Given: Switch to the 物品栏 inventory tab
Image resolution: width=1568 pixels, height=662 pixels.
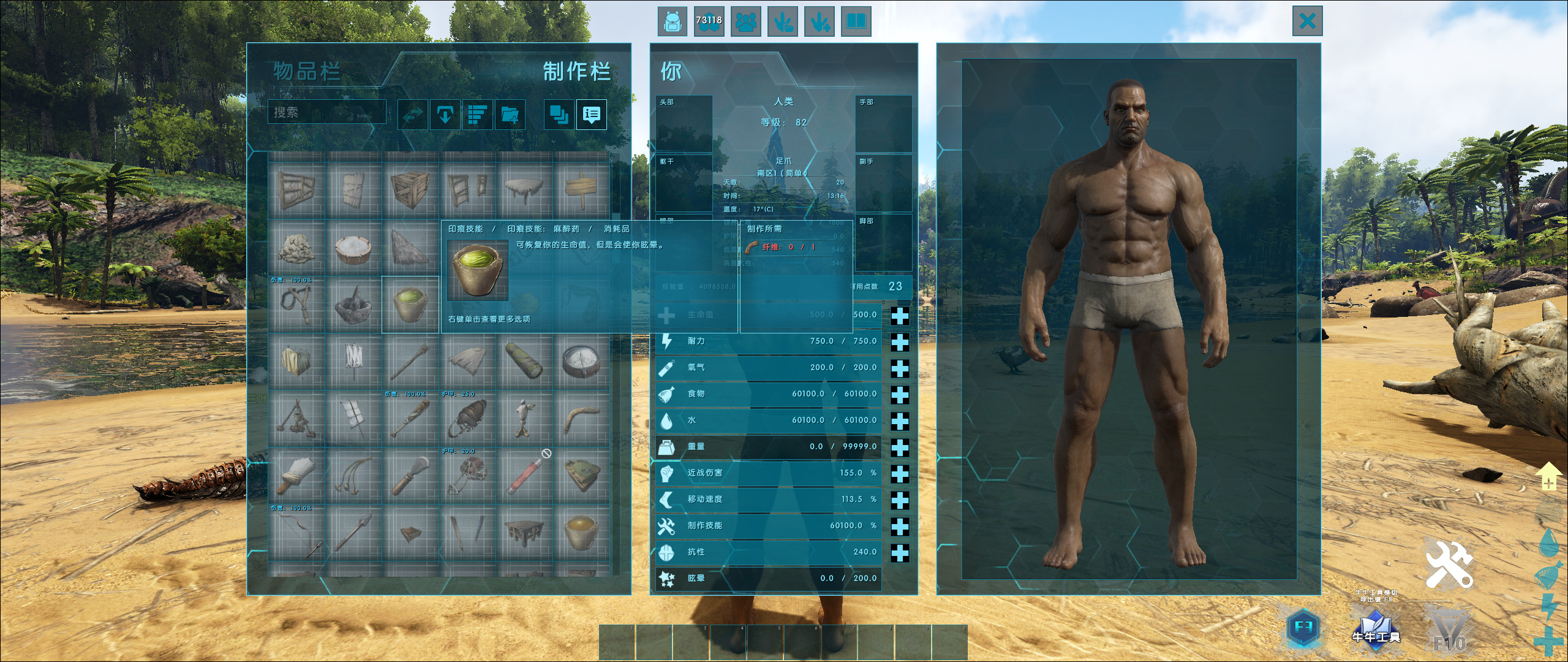Looking at the screenshot, I should pos(307,72).
